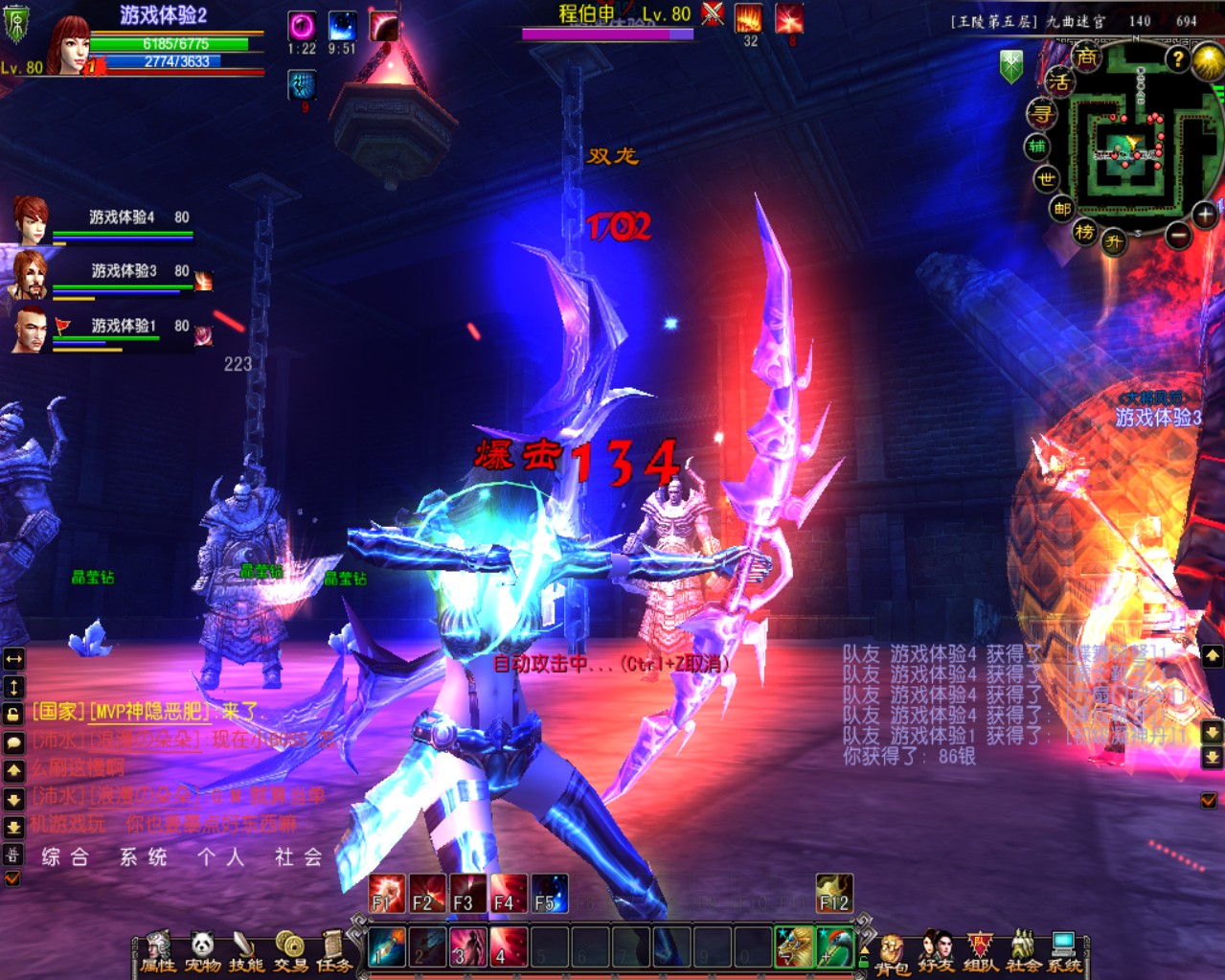Select party member 游戏体验4 portrait

(x=31, y=219)
